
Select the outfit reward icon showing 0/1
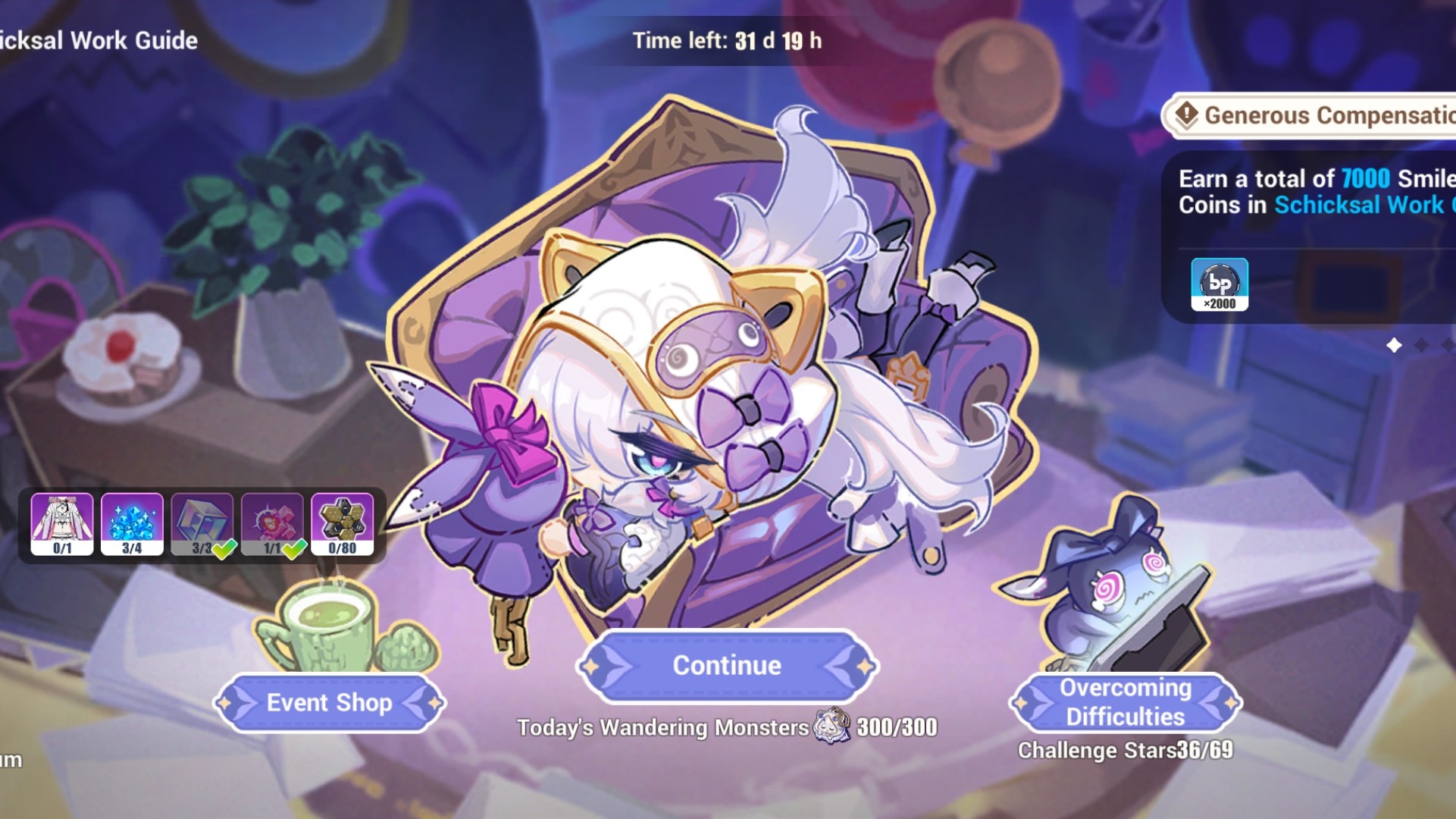61,523
